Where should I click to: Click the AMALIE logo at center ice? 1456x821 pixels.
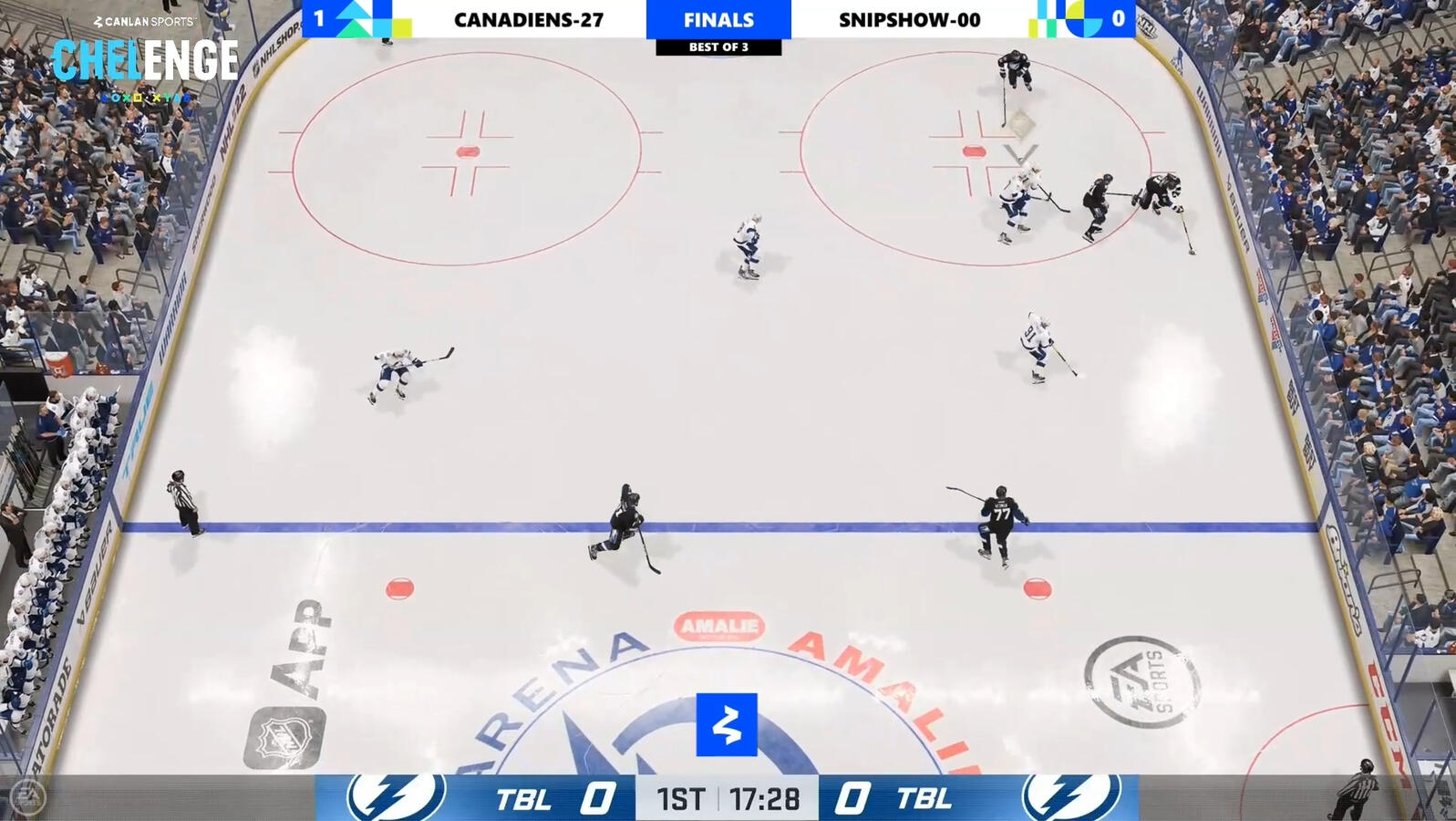point(719,627)
